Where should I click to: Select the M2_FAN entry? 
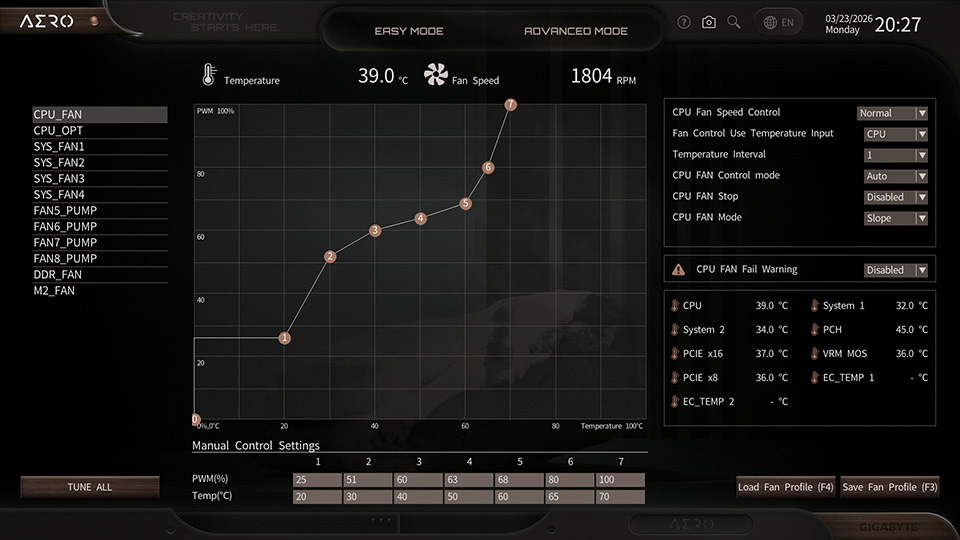coord(54,291)
